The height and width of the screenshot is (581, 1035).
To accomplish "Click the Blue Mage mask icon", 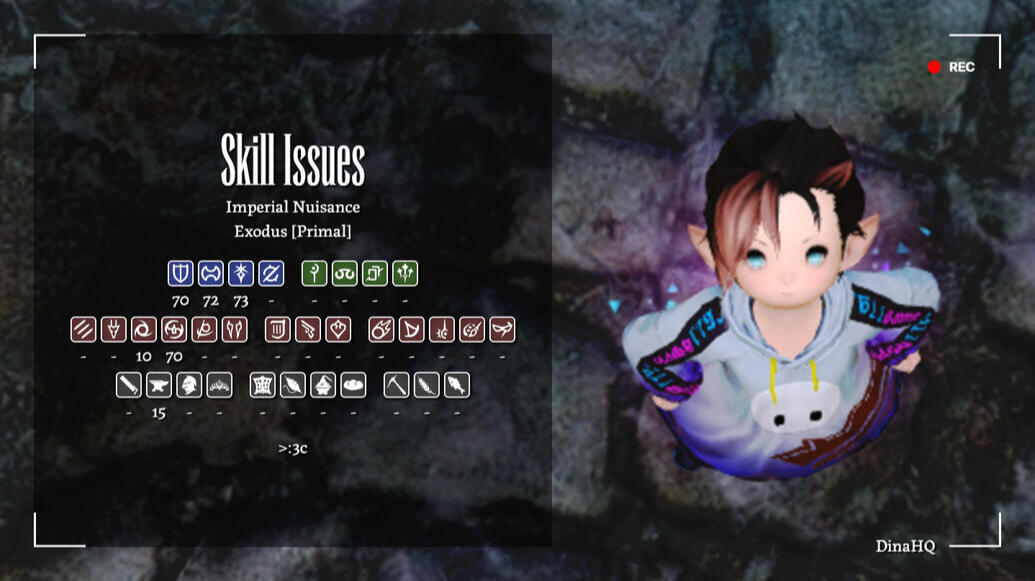I will coord(501,329).
